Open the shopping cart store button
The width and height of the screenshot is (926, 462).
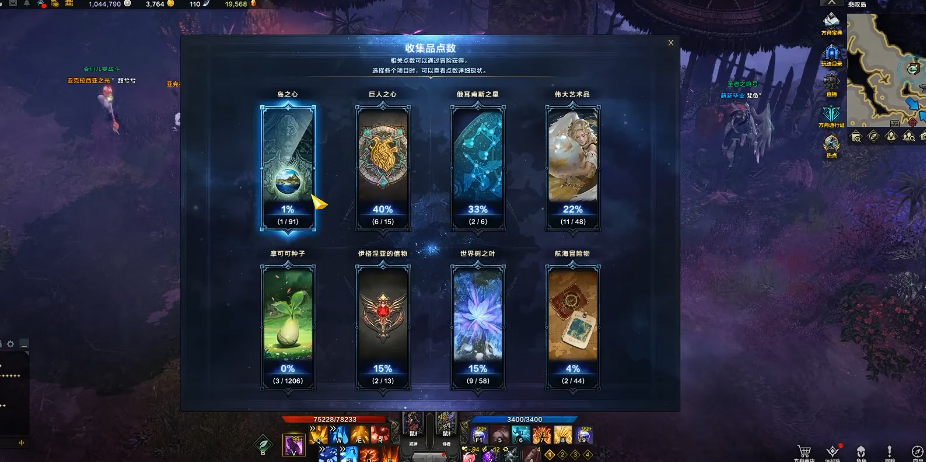click(803, 451)
